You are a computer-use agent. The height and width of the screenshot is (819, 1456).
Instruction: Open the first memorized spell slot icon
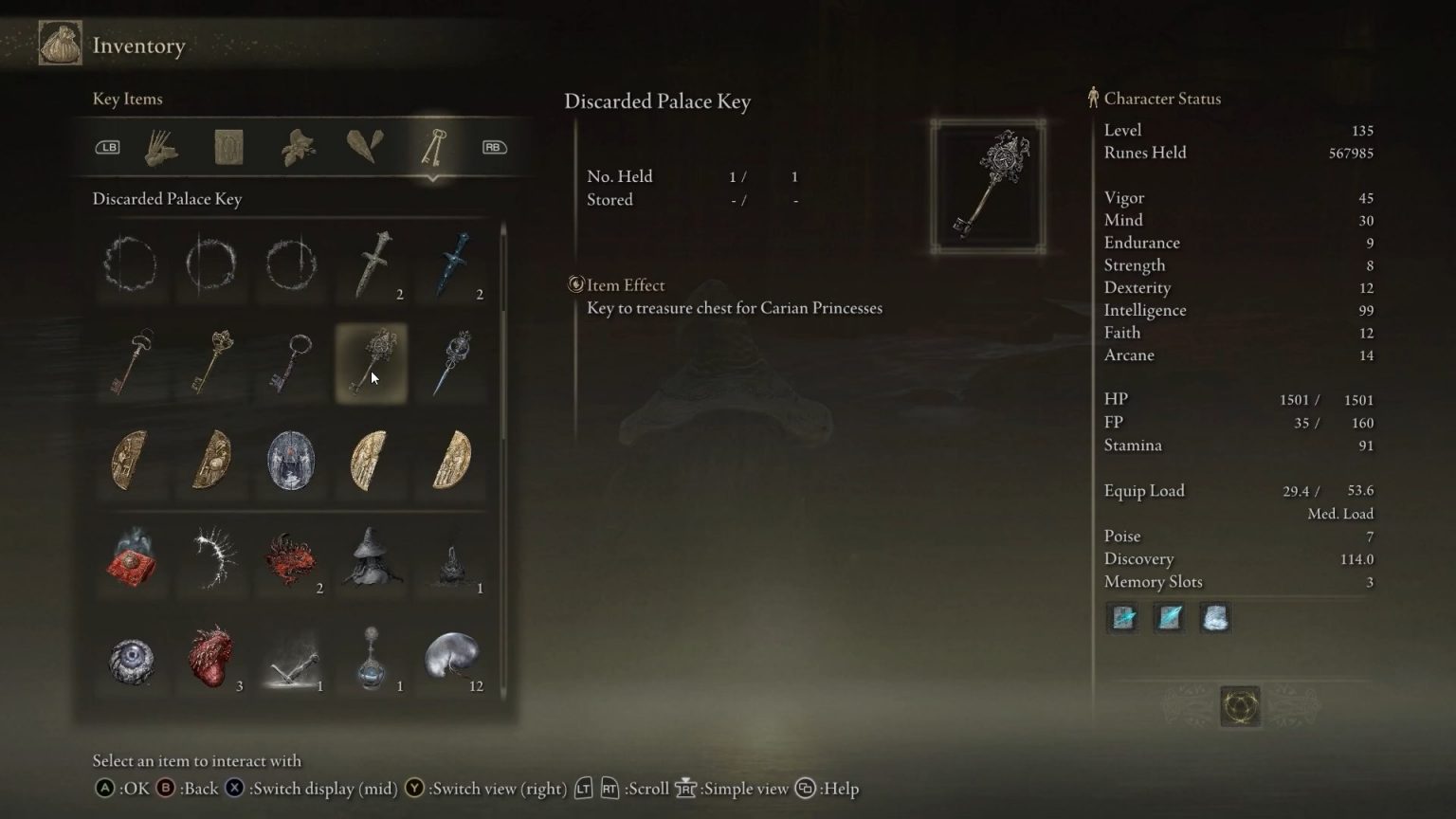pyautogui.click(x=1122, y=618)
